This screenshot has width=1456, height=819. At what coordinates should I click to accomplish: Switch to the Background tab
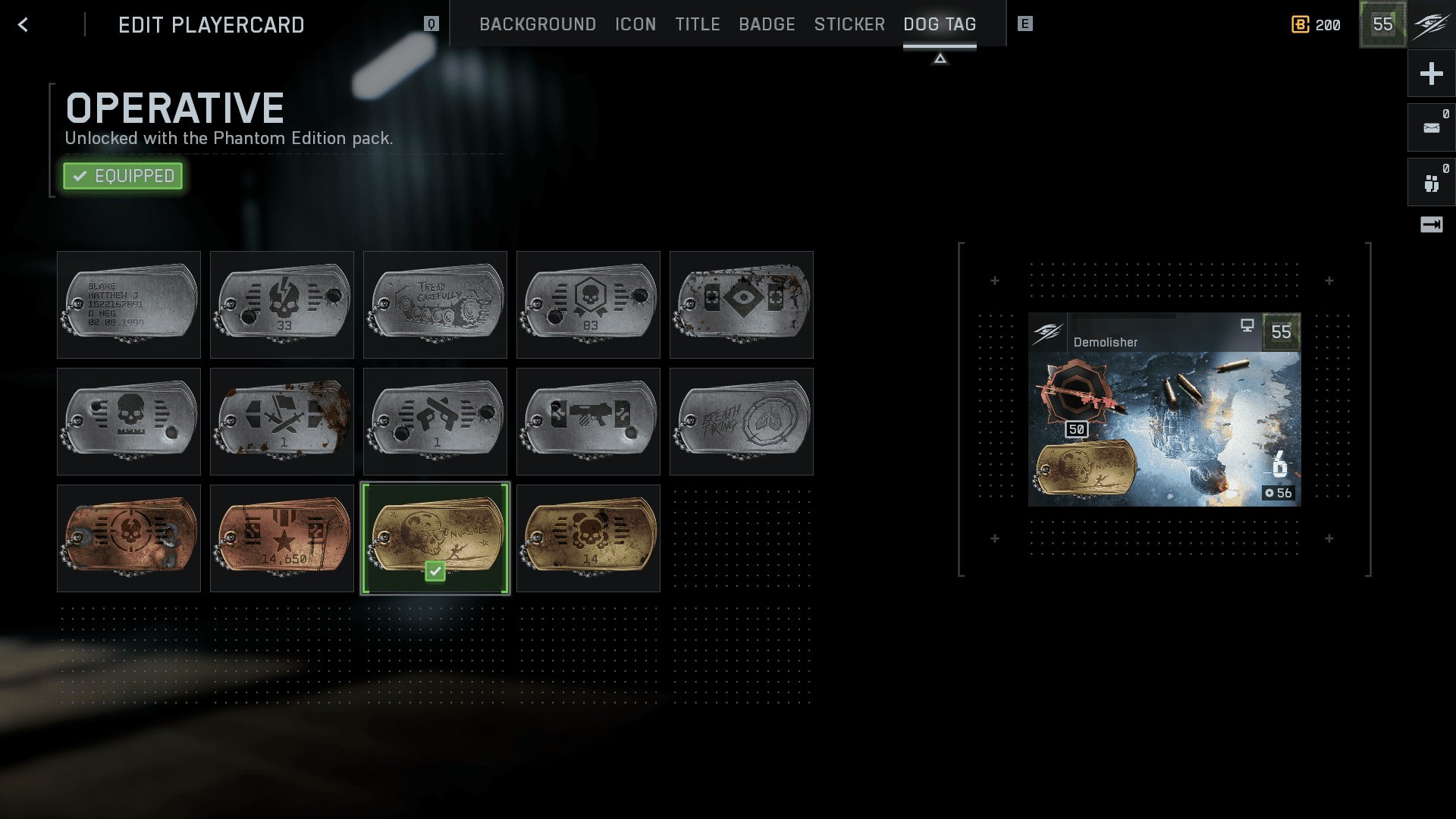pyautogui.click(x=537, y=25)
